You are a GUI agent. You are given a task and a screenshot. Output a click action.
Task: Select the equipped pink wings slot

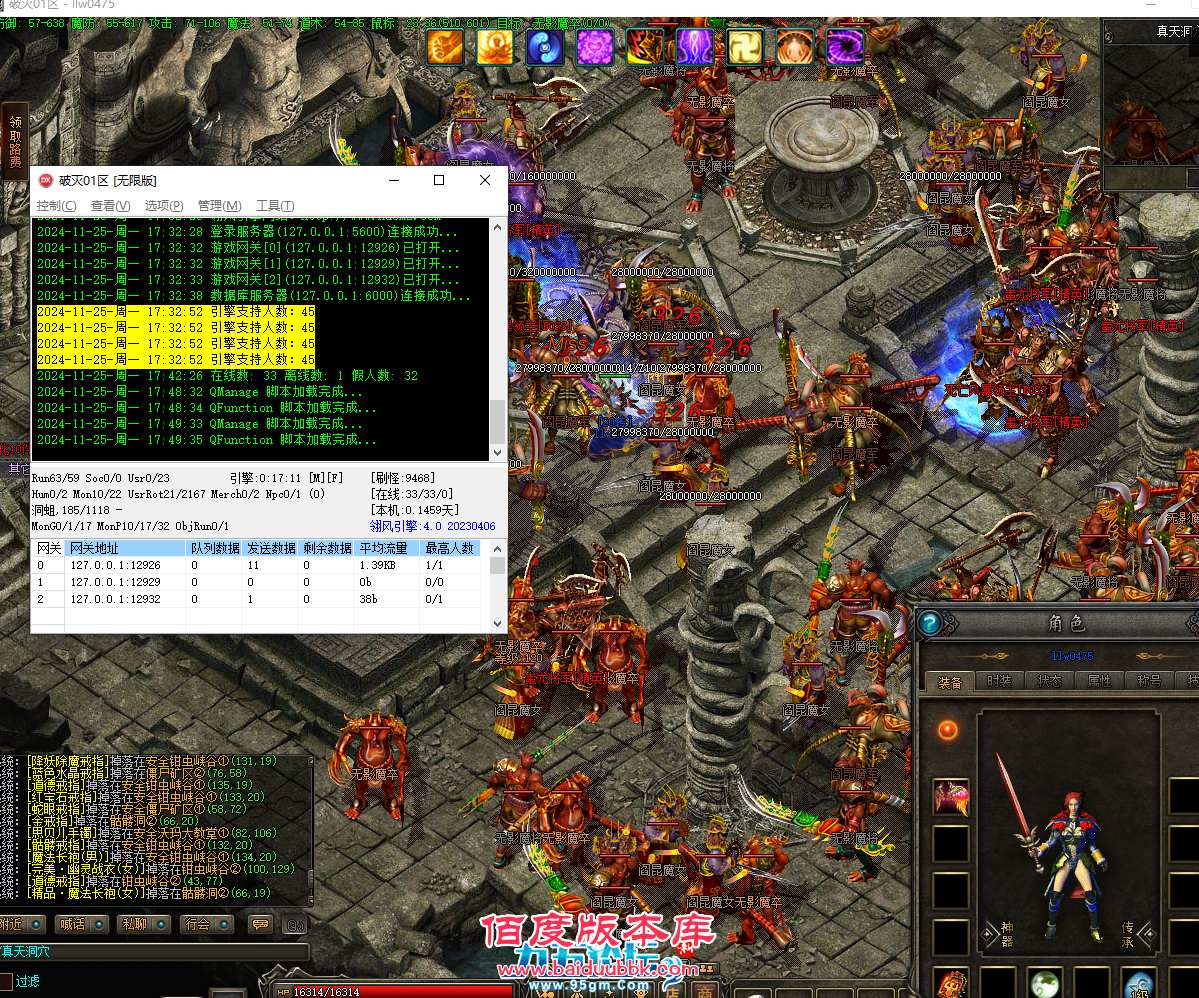[950, 797]
